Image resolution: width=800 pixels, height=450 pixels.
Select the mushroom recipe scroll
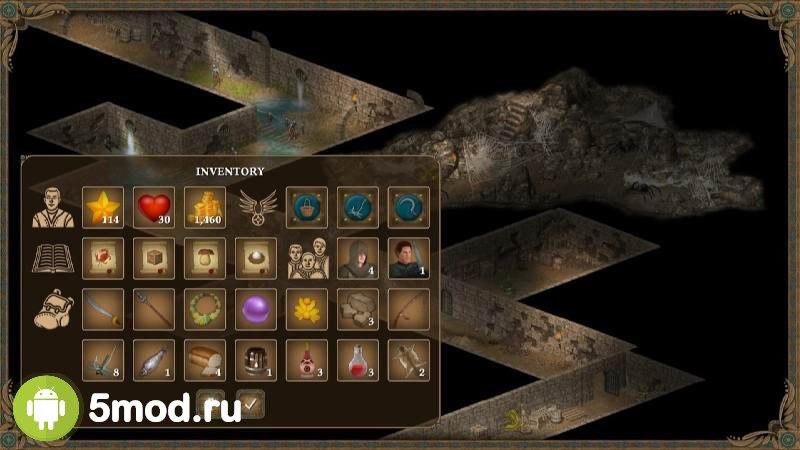205,258
